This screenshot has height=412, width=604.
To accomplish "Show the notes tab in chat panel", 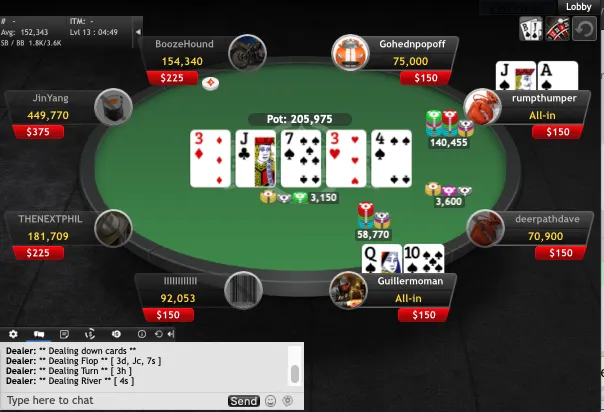I will coord(65,334).
